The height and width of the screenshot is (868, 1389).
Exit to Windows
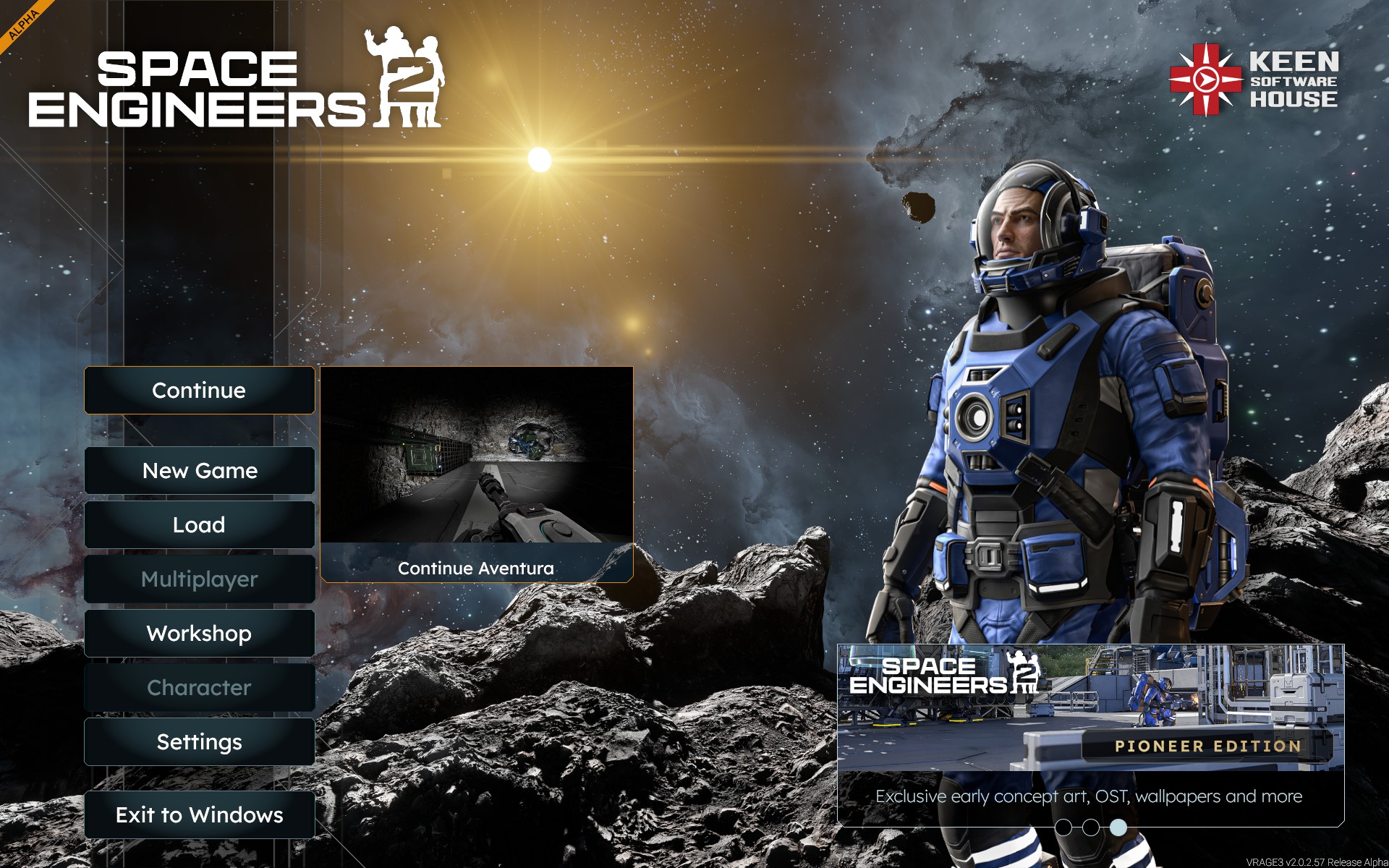coord(199,815)
